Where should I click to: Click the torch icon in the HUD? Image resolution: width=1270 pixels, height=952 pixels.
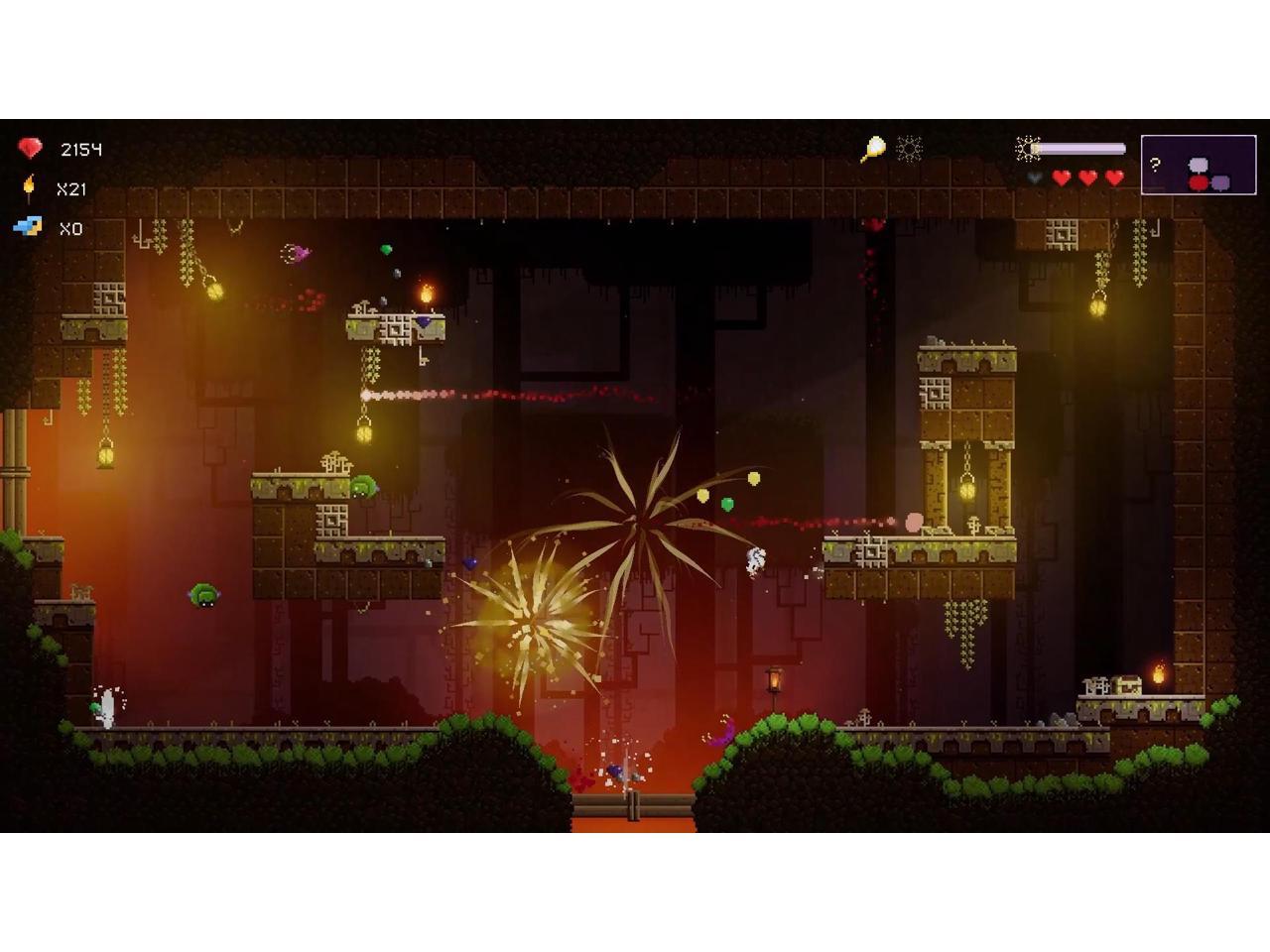(30, 187)
